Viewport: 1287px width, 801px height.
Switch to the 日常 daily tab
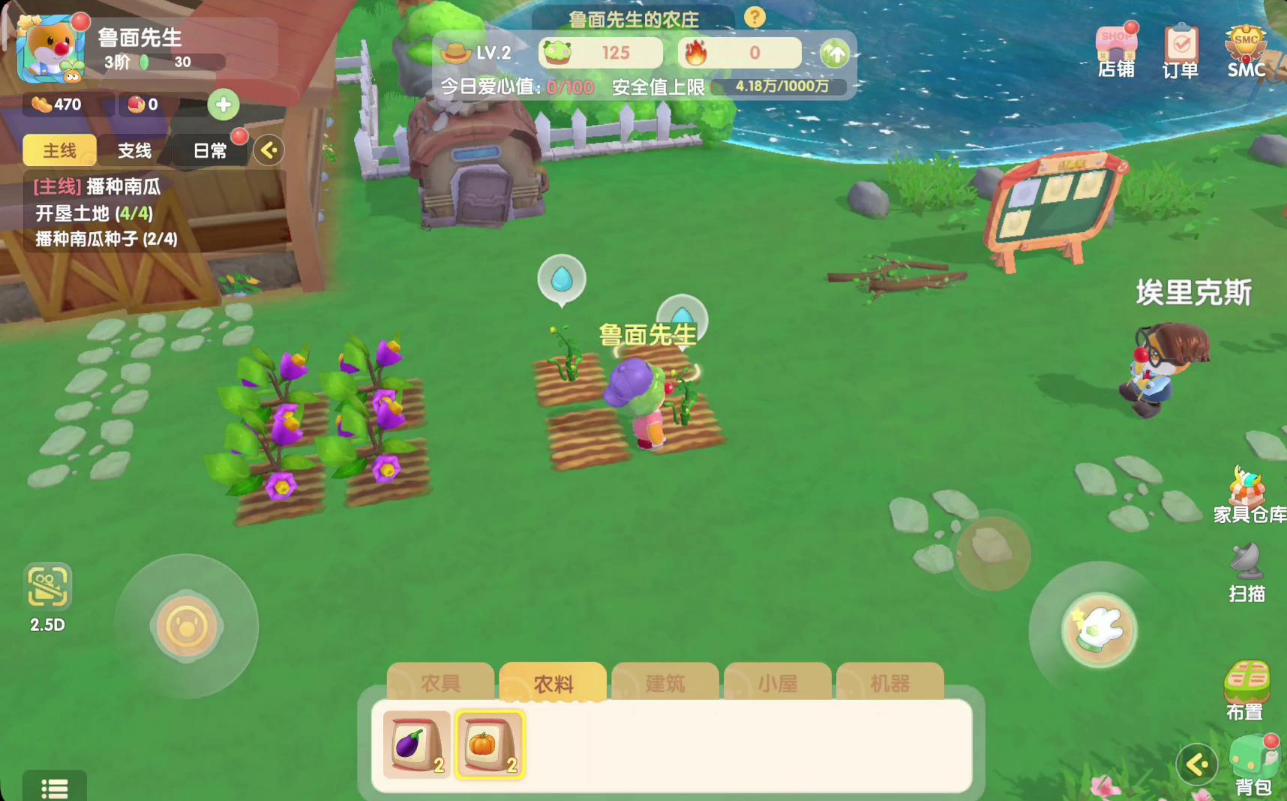tap(210, 150)
